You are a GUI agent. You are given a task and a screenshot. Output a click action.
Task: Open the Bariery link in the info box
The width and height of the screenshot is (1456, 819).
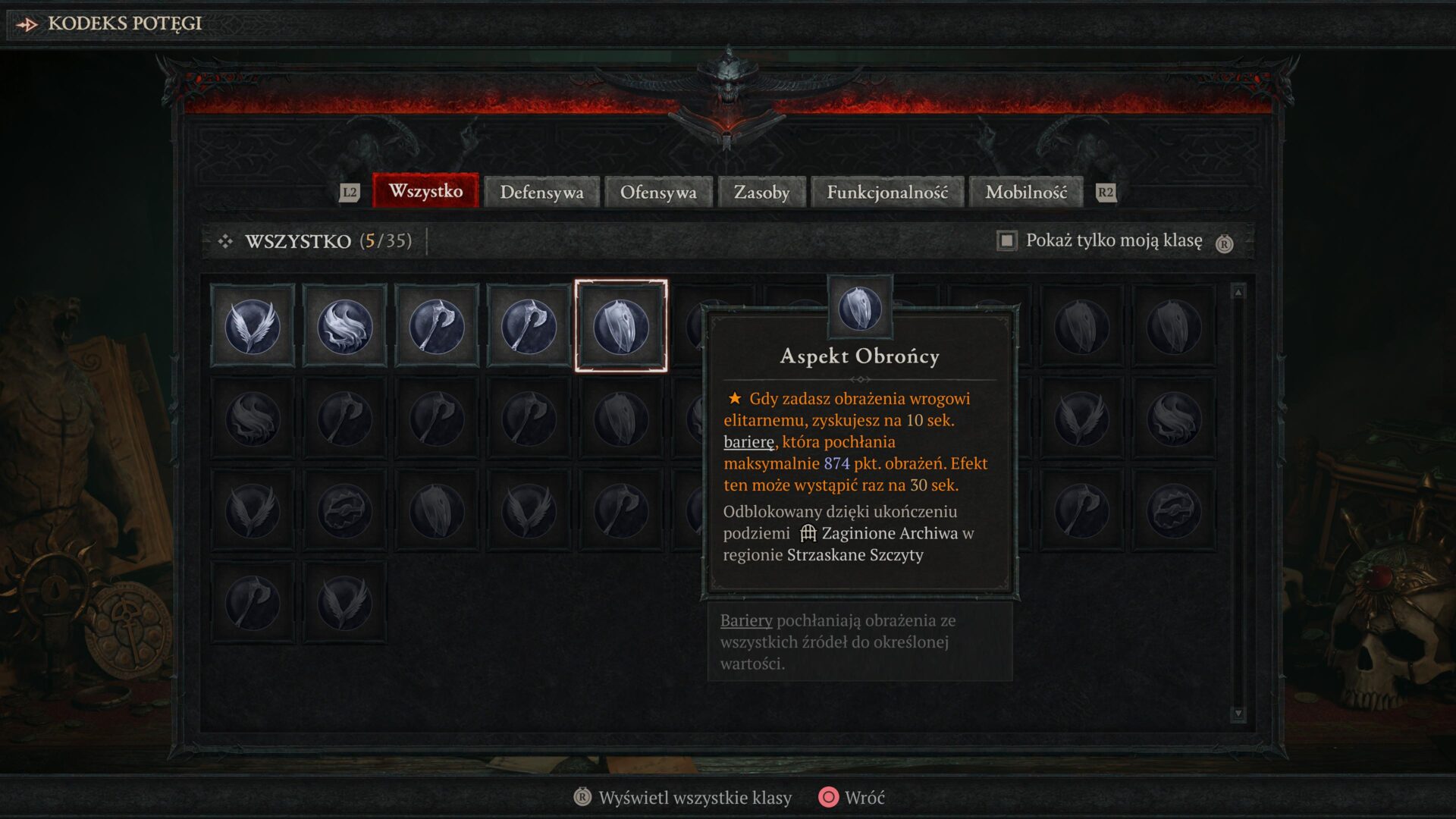[745, 620]
